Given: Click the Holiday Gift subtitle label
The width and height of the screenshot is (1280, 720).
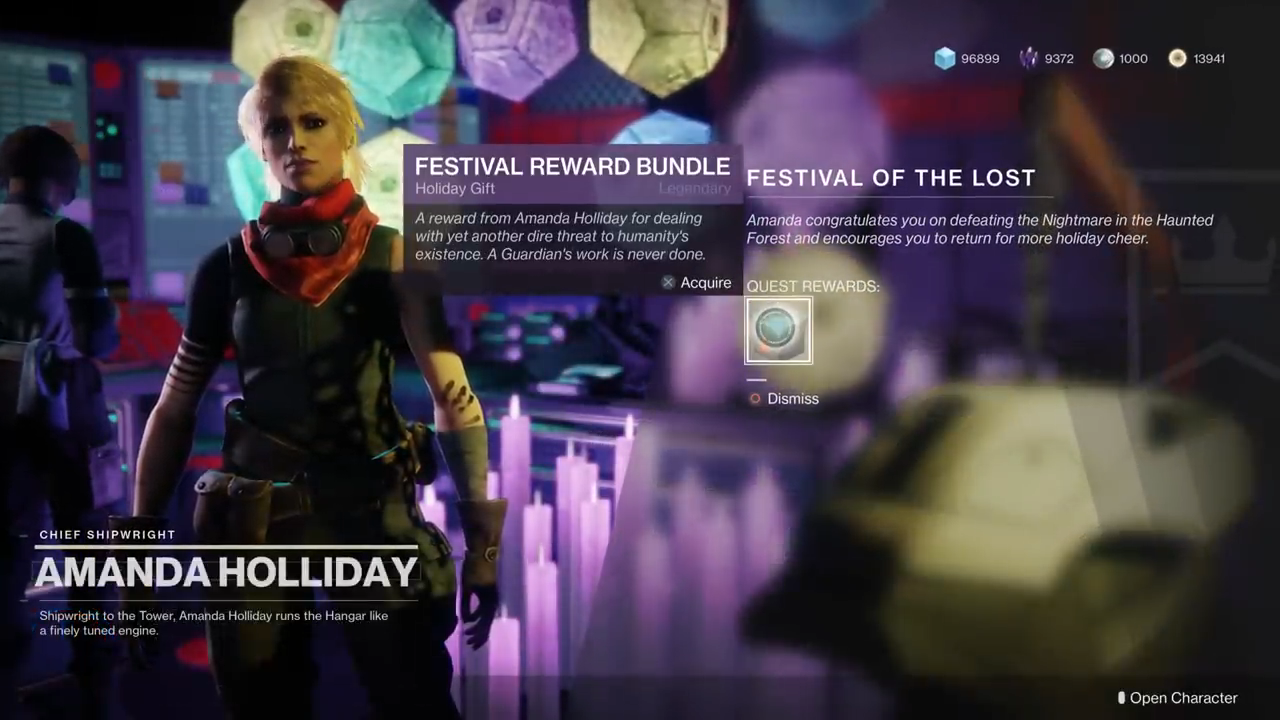Looking at the screenshot, I should [455, 189].
